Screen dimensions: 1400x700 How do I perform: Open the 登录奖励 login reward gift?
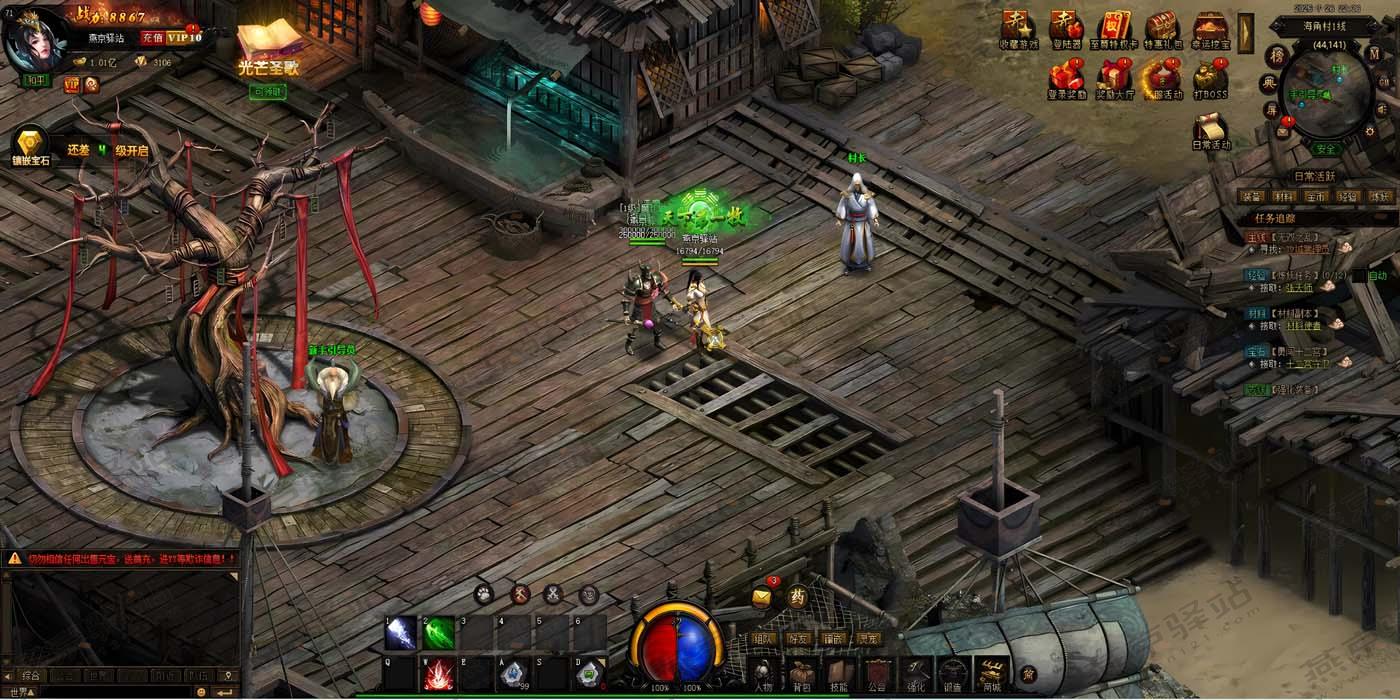[1066, 77]
